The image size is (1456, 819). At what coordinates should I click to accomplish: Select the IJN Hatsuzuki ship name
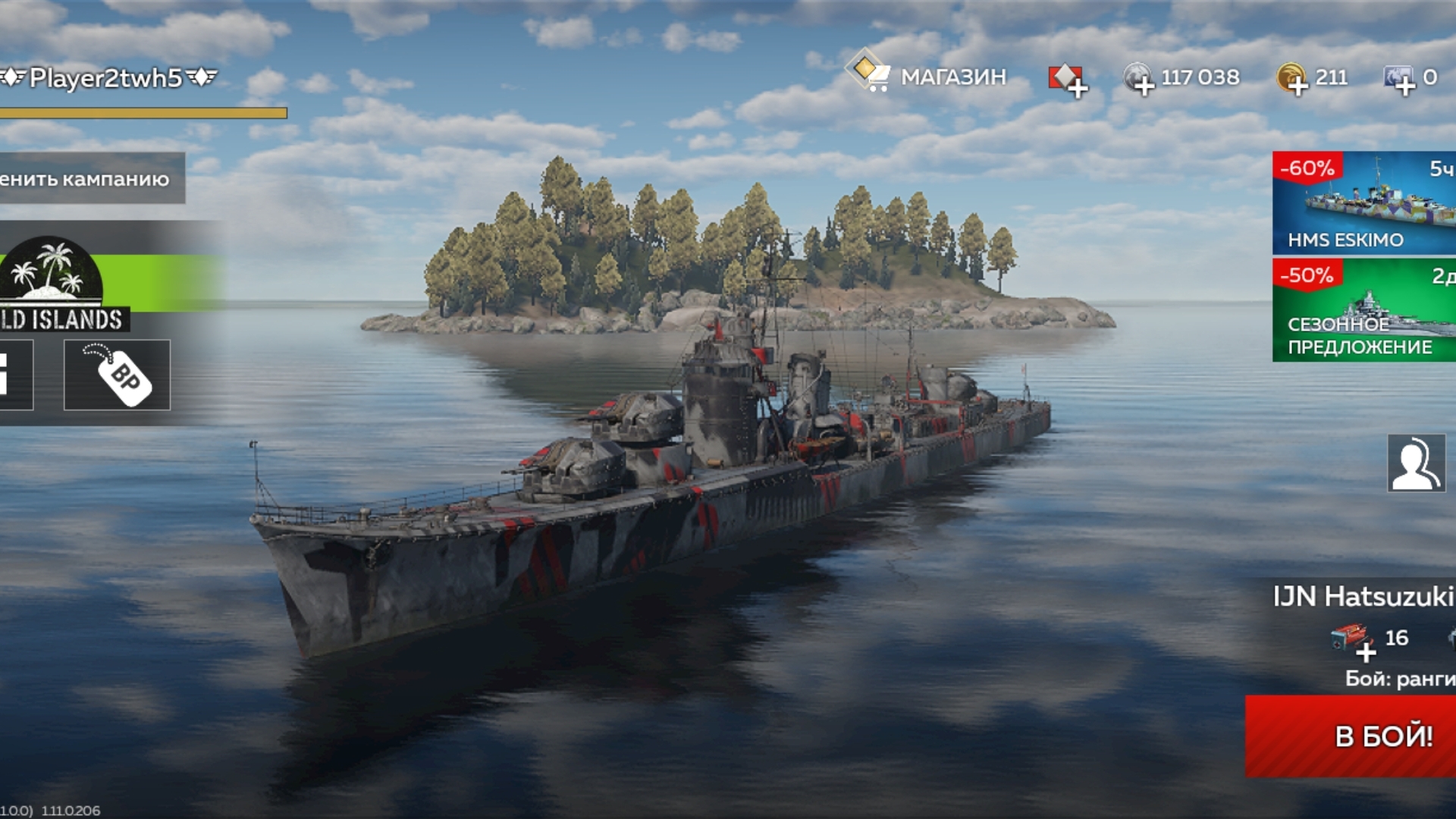coord(1363,597)
